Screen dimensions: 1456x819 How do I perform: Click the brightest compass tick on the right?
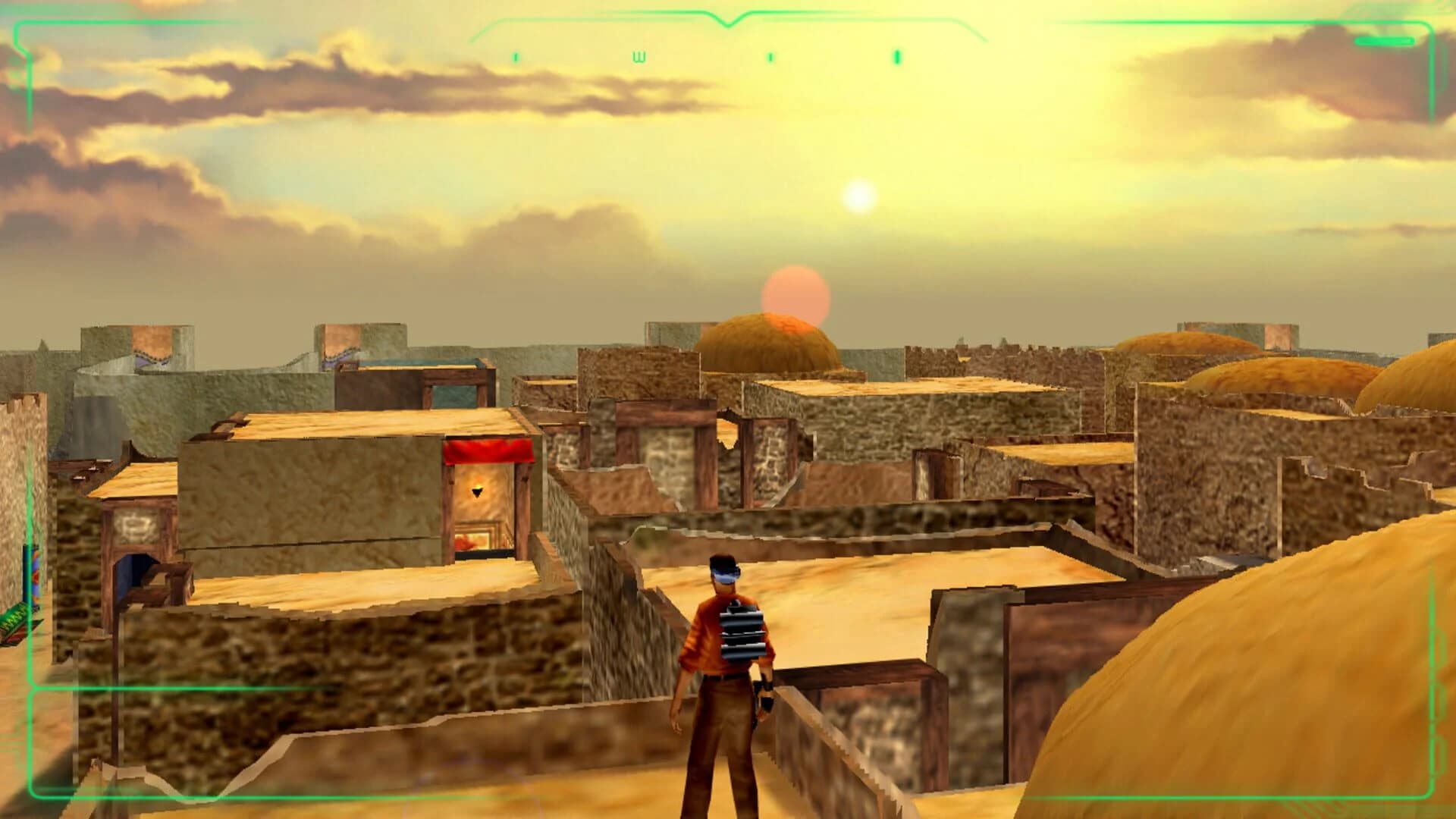896,57
